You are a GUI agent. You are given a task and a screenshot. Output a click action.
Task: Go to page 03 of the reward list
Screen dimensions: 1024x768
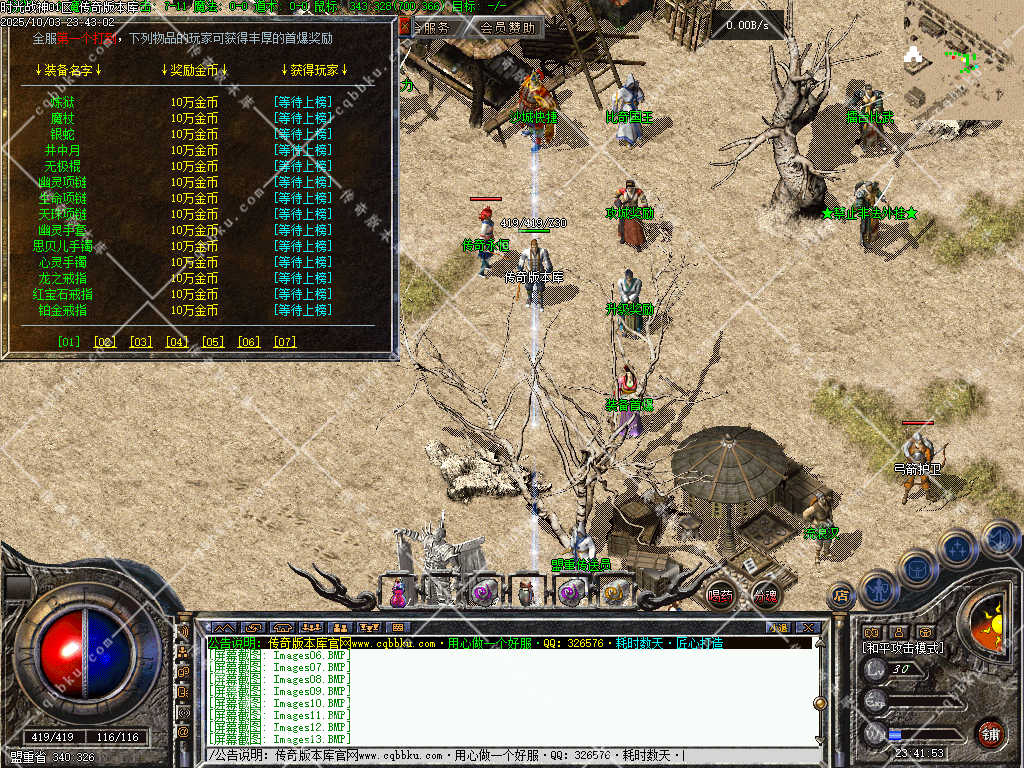(x=141, y=342)
